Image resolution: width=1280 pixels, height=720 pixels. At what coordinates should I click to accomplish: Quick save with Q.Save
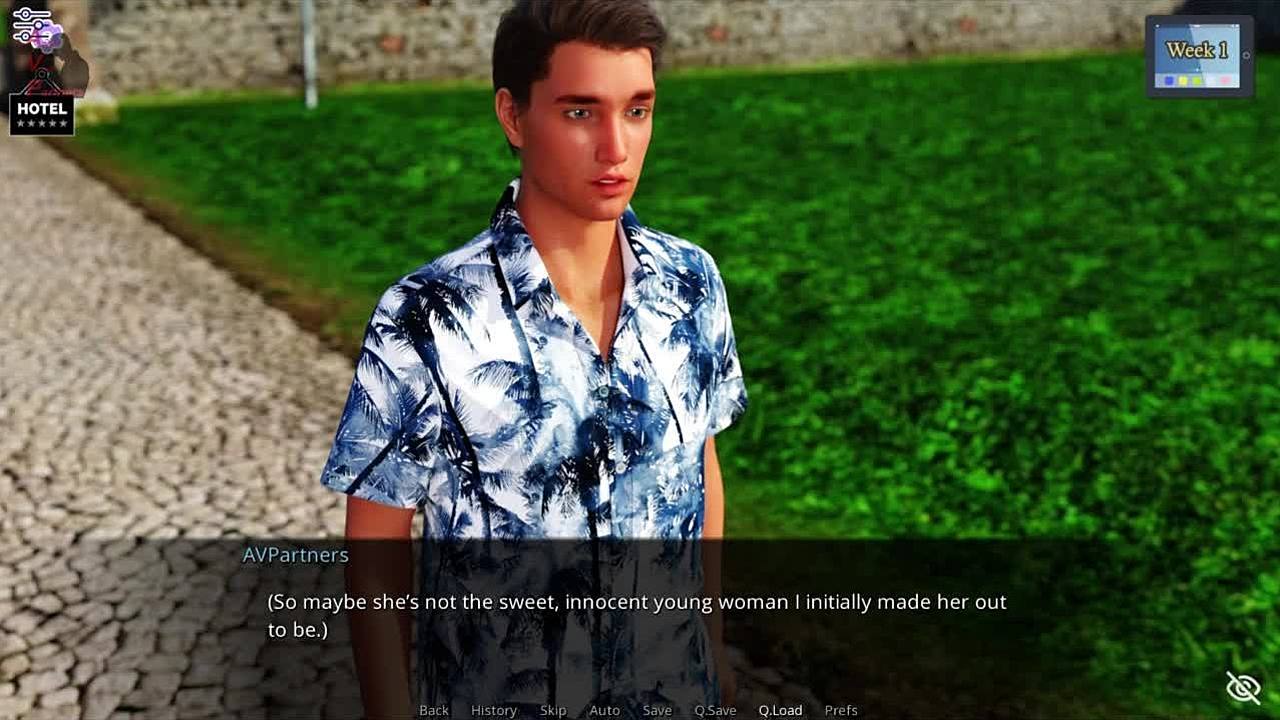(x=715, y=710)
